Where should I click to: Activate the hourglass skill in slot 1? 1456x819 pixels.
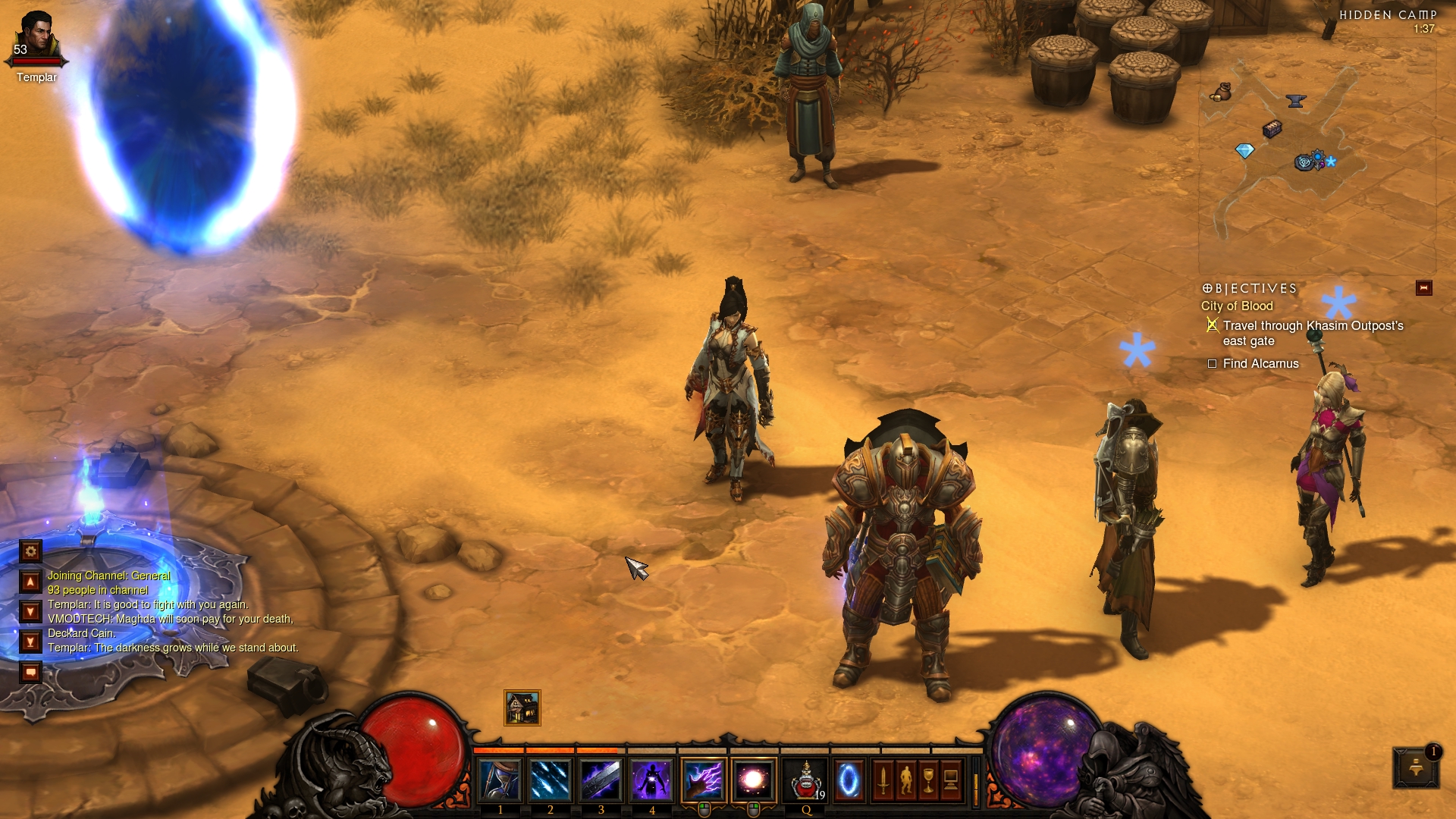pos(500,780)
